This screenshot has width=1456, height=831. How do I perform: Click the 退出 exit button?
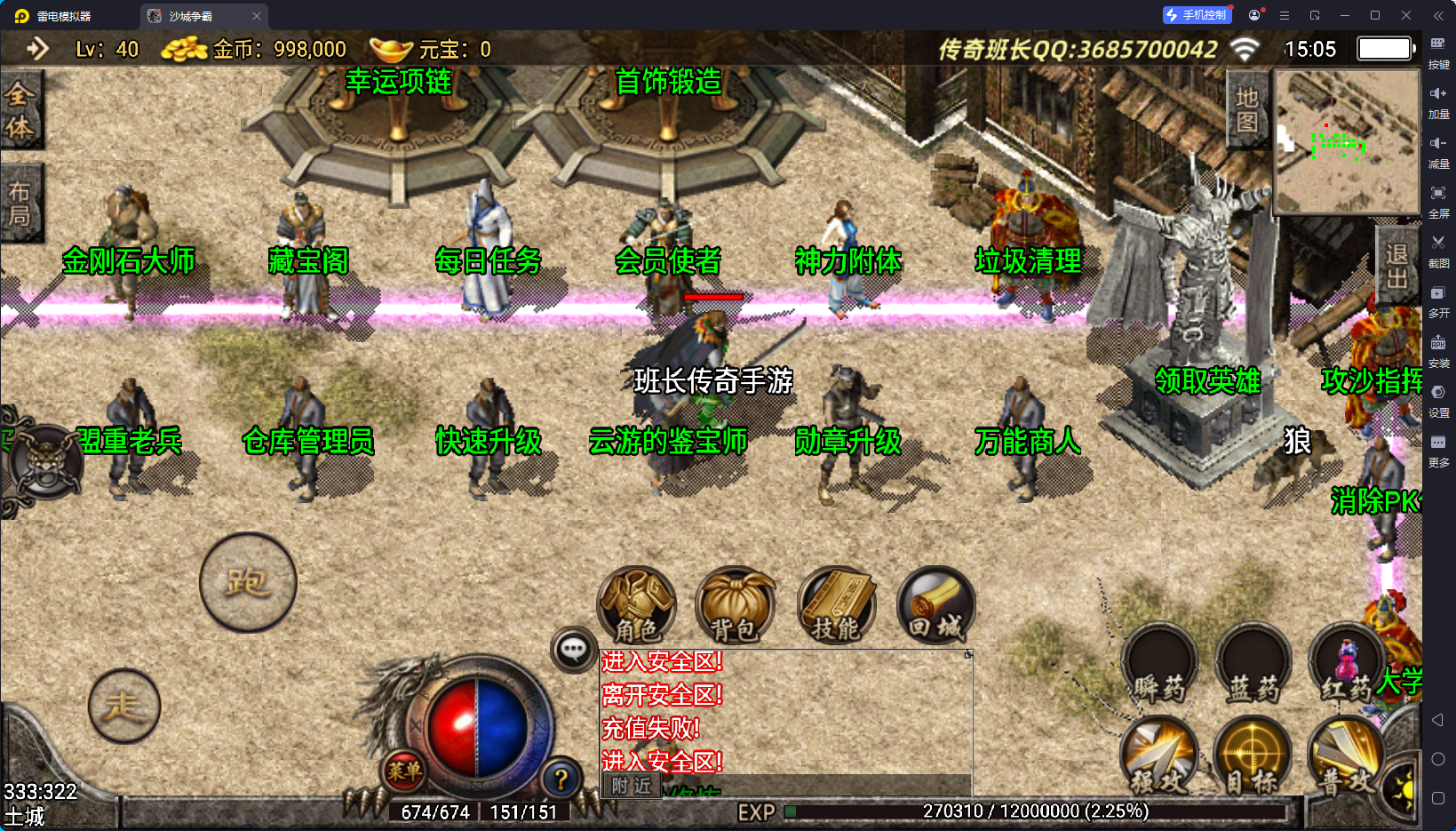pos(1396,267)
